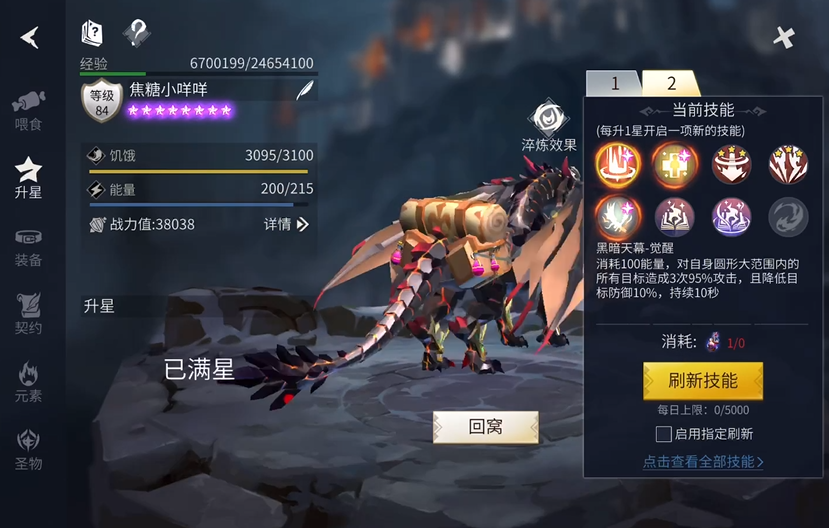Screen dimensions: 829x528
Task: Click the 刷新技能 refresh skills button
Action: tap(702, 381)
